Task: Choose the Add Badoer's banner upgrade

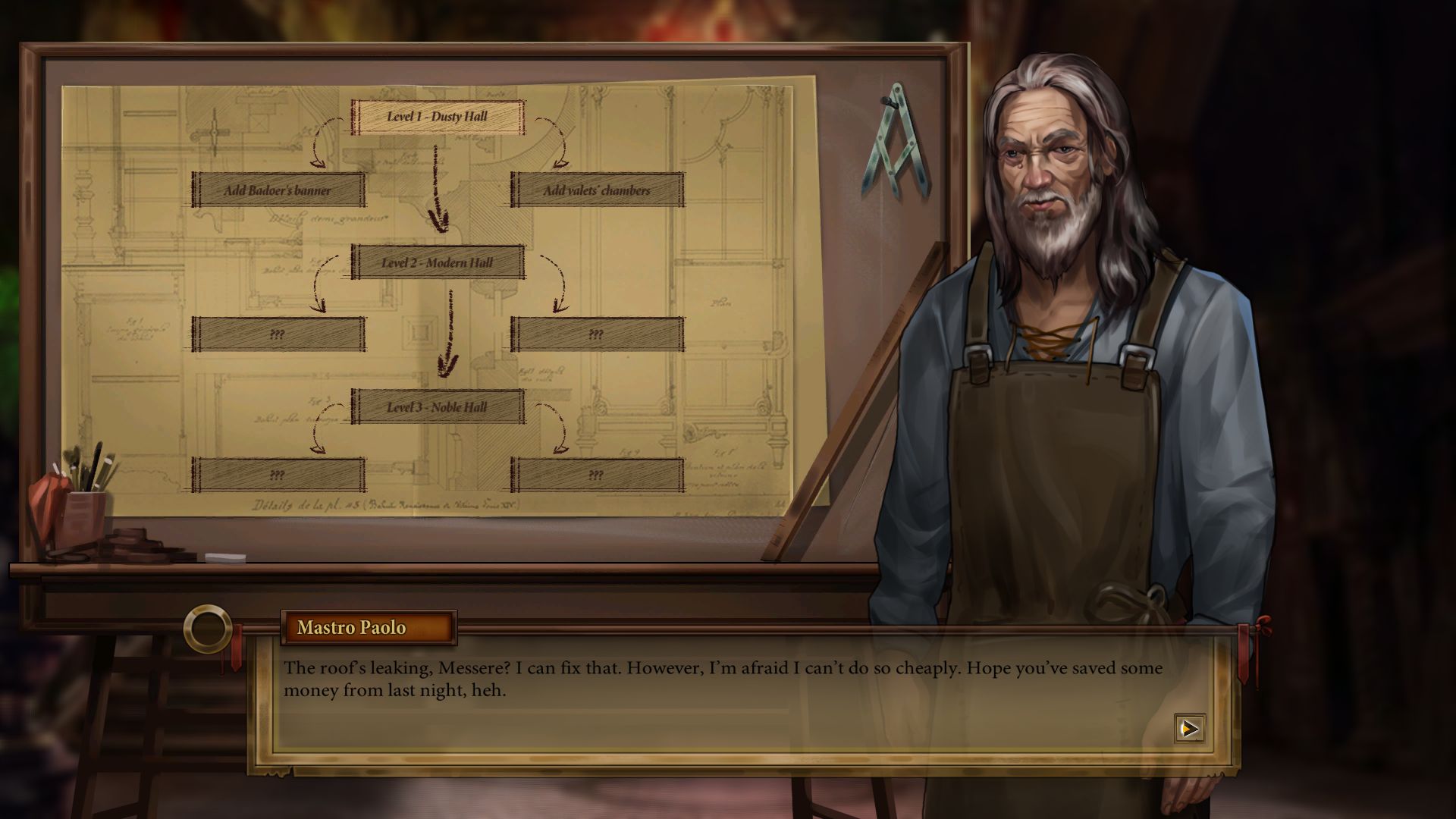Action: (x=278, y=190)
